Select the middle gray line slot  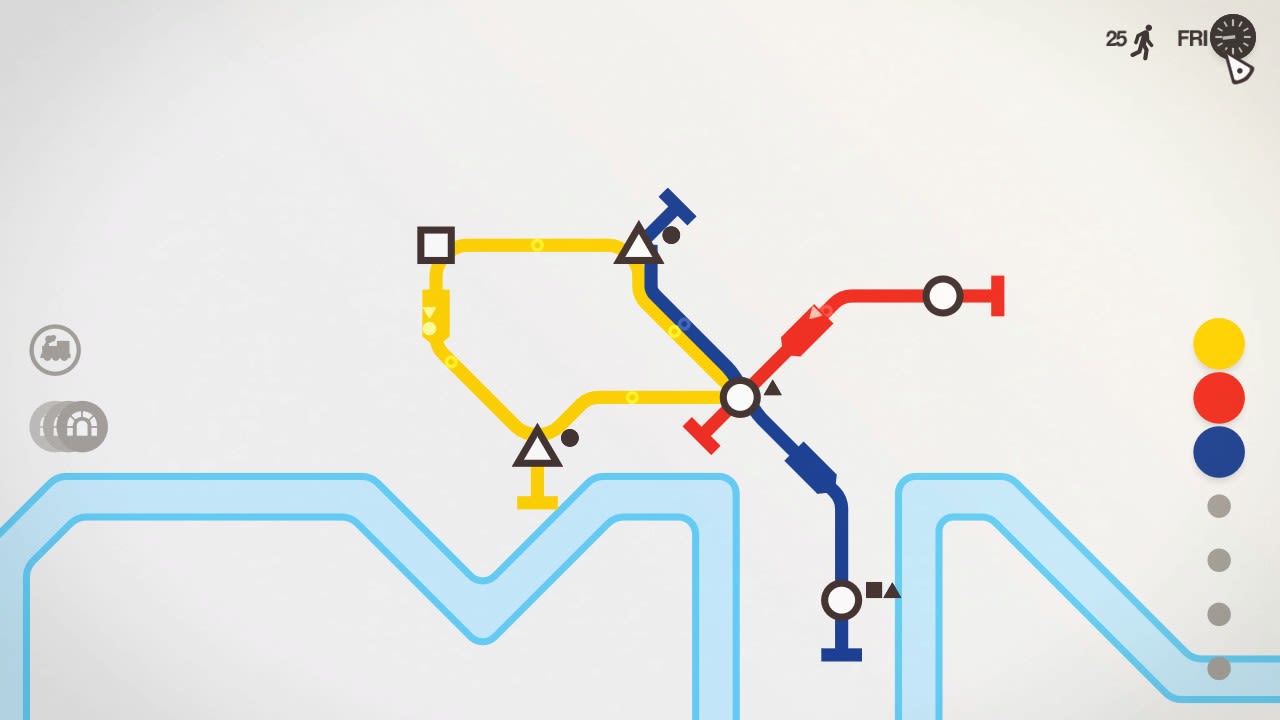1218,561
